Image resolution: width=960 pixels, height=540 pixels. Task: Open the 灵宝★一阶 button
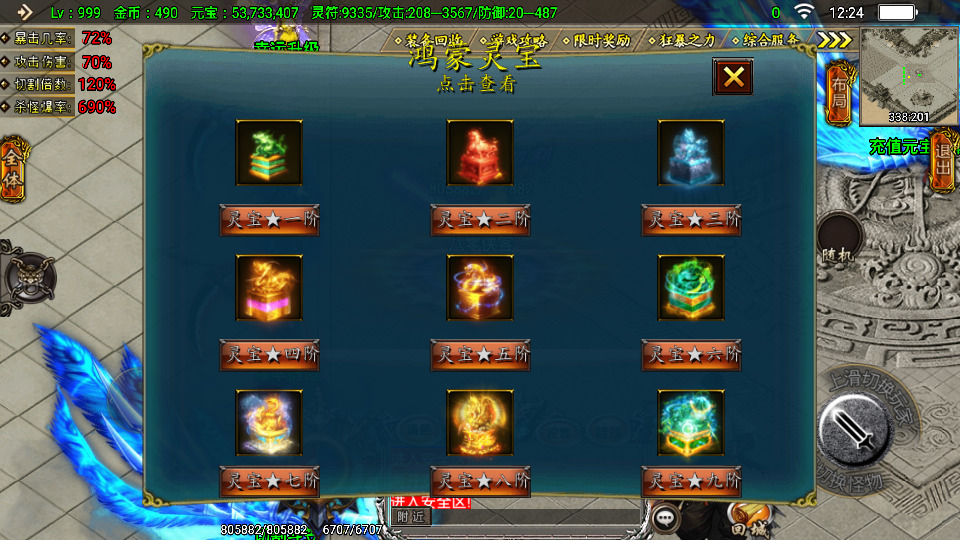point(269,219)
